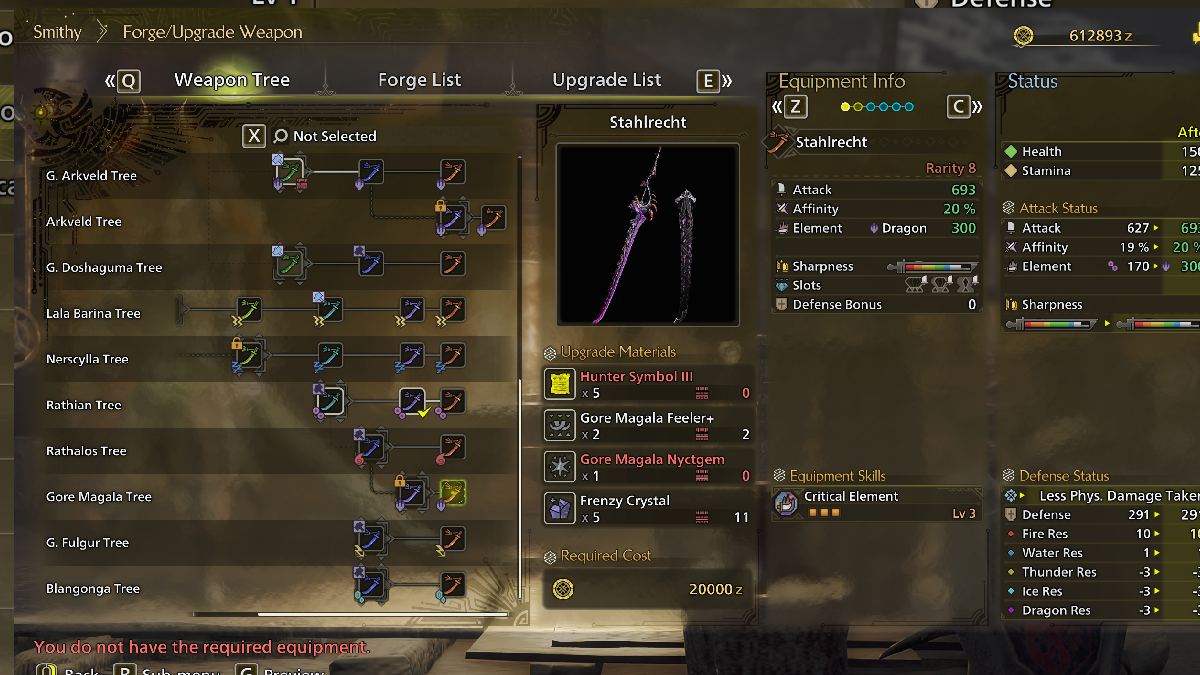Choose the Arkveld Tree row
The width and height of the screenshot is (1200, 675).
coord(84,222)
